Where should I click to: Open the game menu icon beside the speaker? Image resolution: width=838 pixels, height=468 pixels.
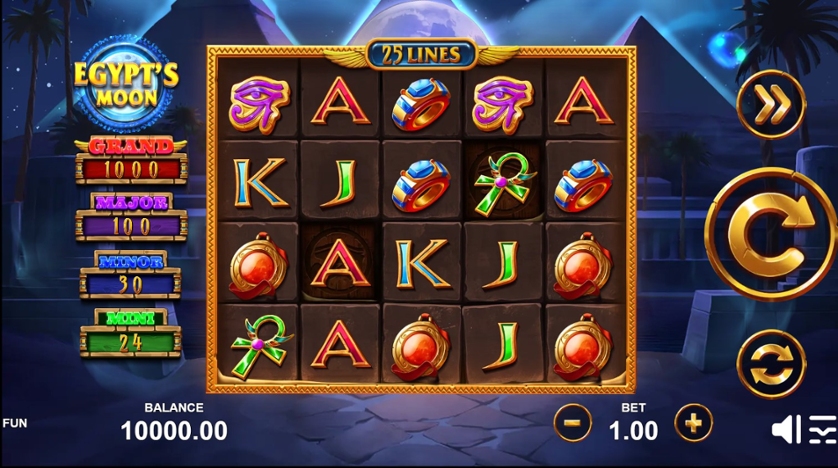[822, 429]
